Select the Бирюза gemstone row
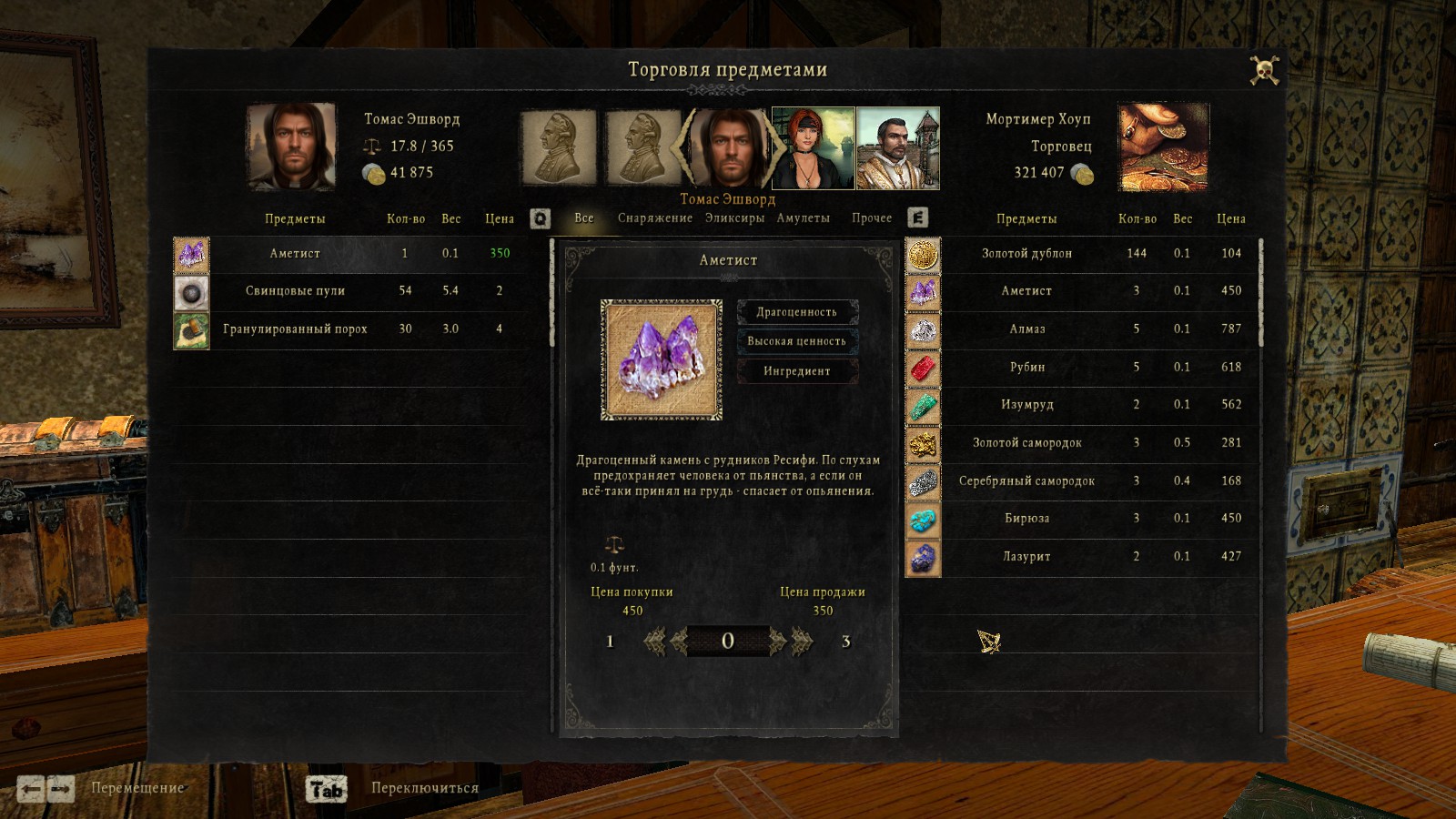Viewport: 1456px width, 819px height. click(x=1026, y=519)
